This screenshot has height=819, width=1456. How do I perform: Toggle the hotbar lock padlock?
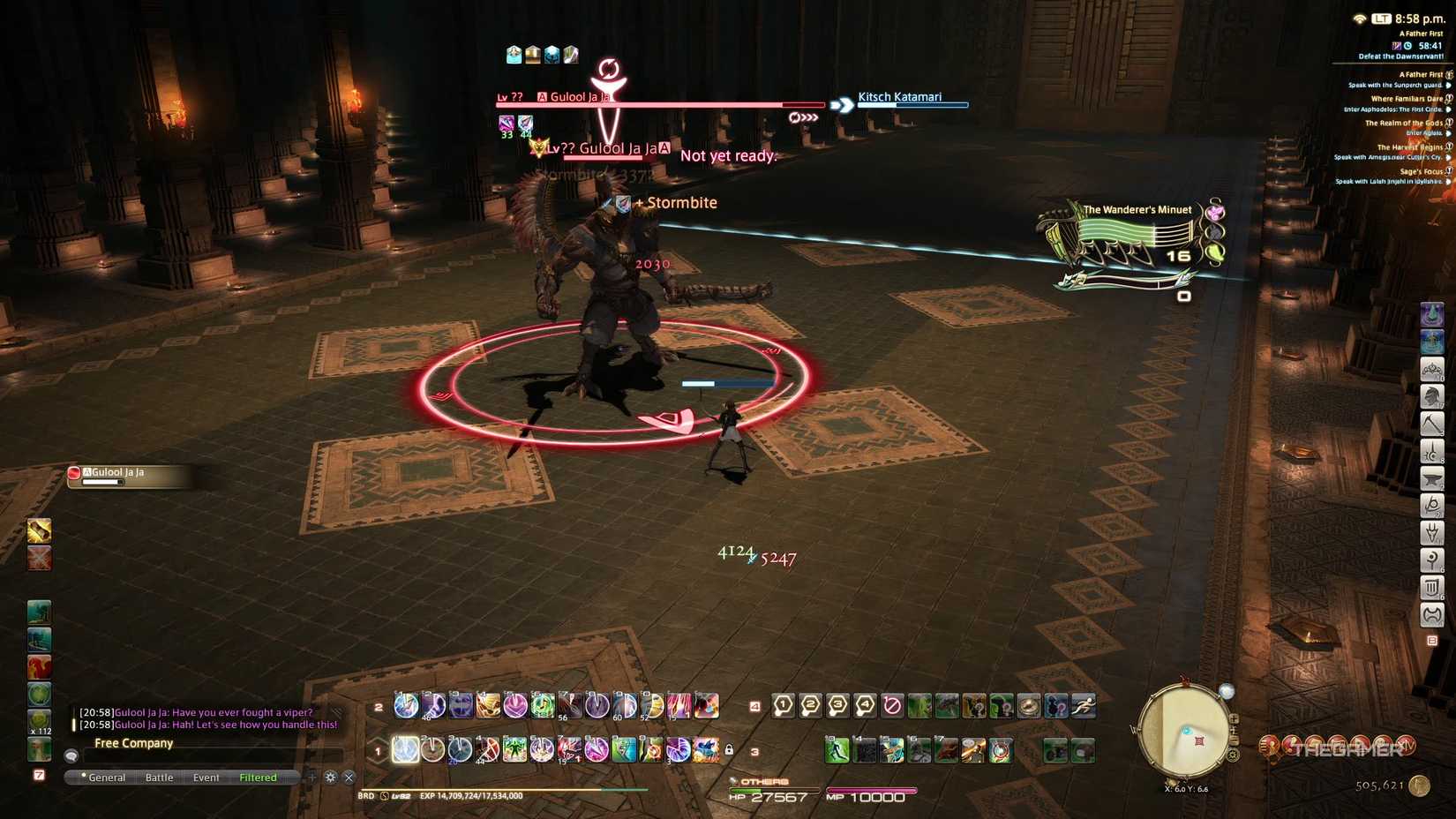click(x=730, y=748)
